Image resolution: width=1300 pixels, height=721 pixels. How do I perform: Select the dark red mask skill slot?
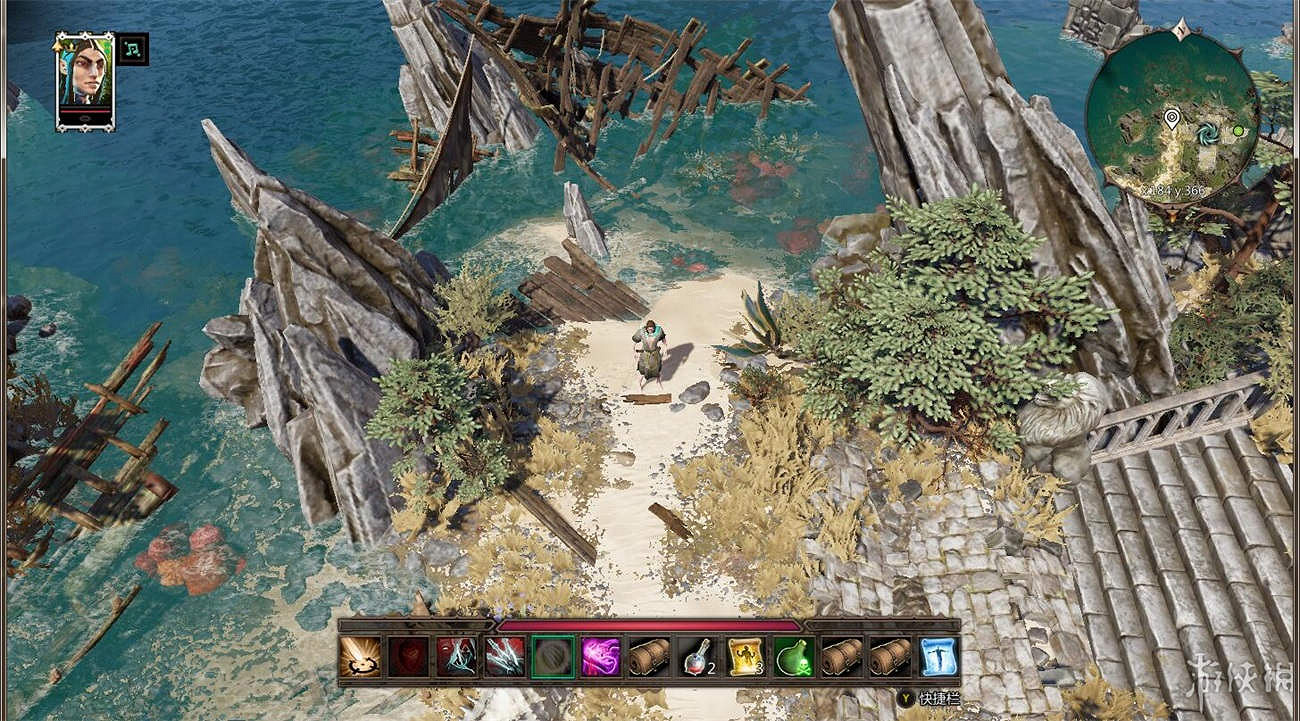(x=407, y=657)
